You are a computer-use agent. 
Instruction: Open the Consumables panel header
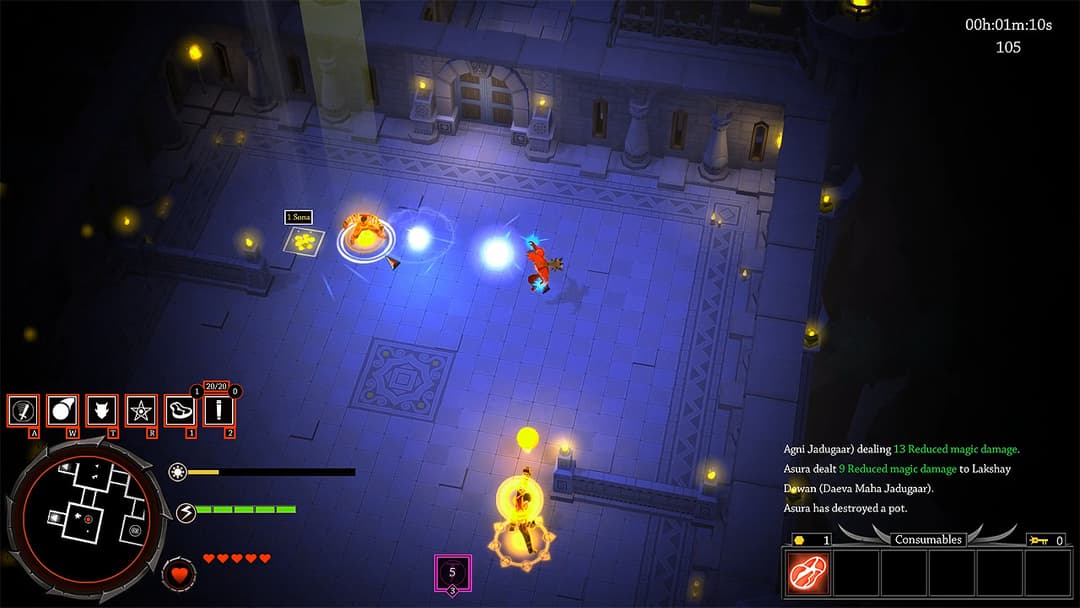point(928,539)
